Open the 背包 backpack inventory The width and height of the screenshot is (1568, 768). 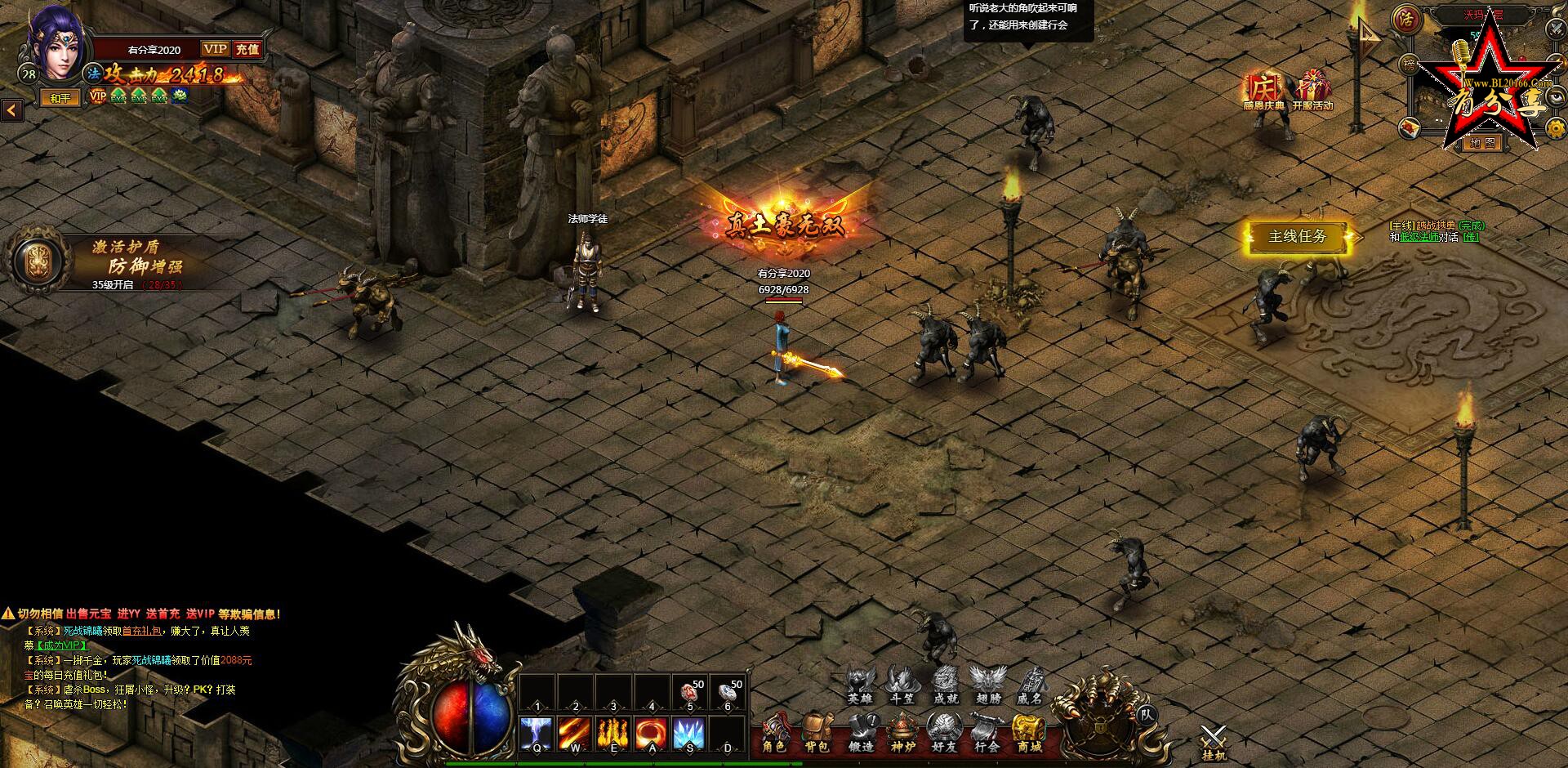point(817,731)
